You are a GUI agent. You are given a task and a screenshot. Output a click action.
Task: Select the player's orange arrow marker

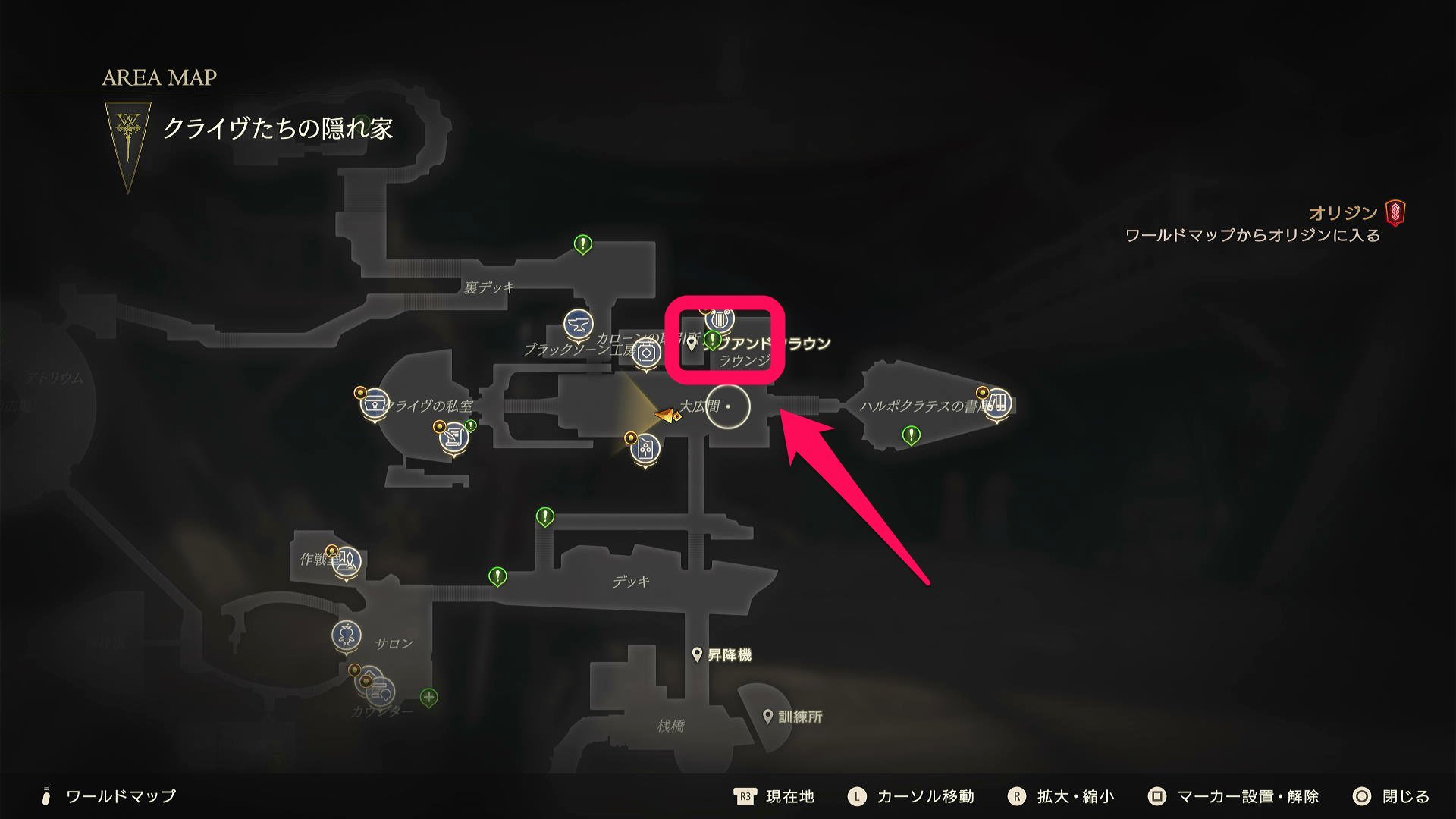point(666,415)
